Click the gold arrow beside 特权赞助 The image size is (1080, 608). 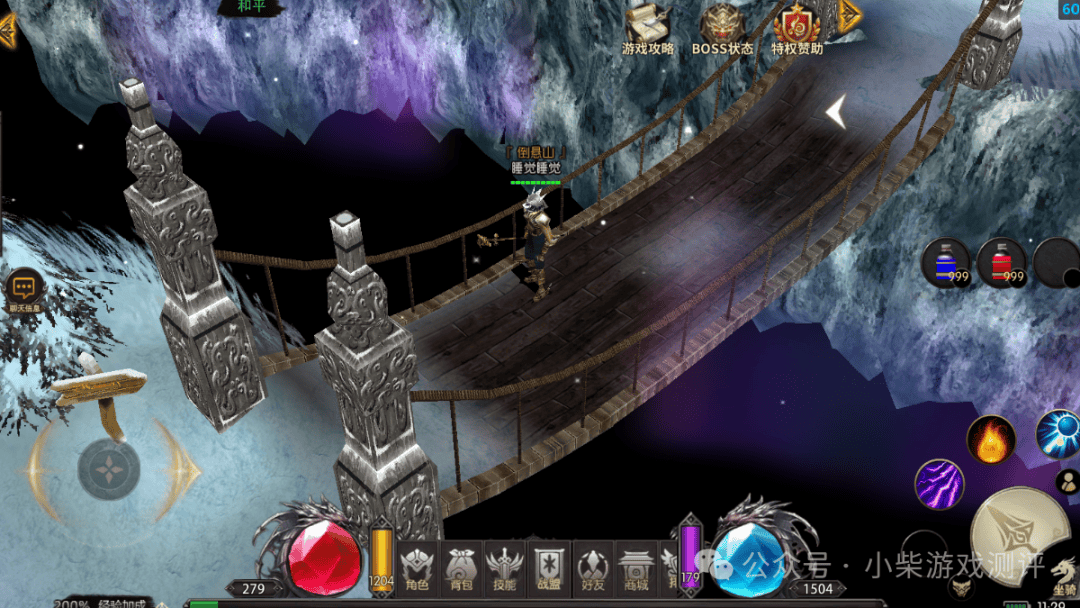tap(849, 14)
